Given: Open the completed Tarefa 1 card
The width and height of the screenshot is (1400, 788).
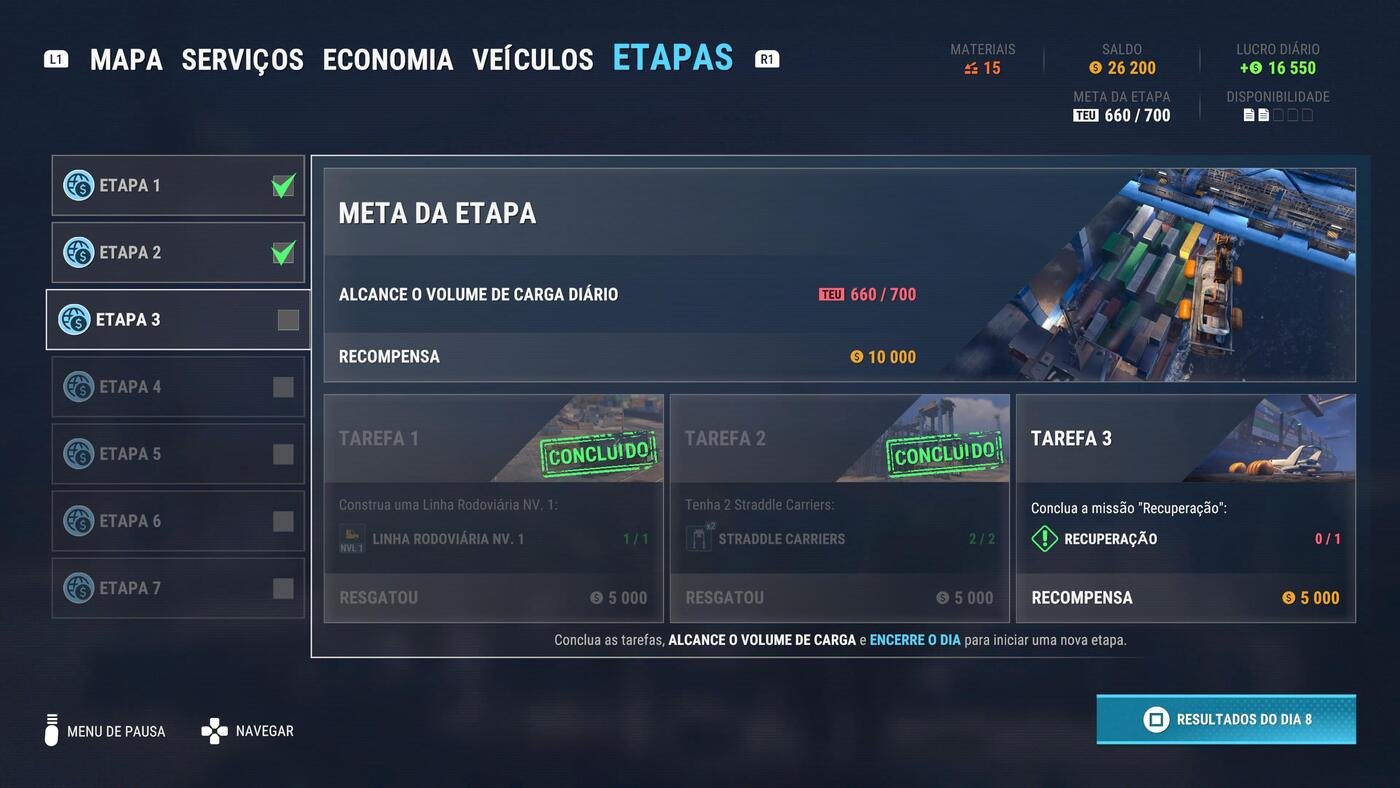Looking at the screenshot, I should 493,508.
